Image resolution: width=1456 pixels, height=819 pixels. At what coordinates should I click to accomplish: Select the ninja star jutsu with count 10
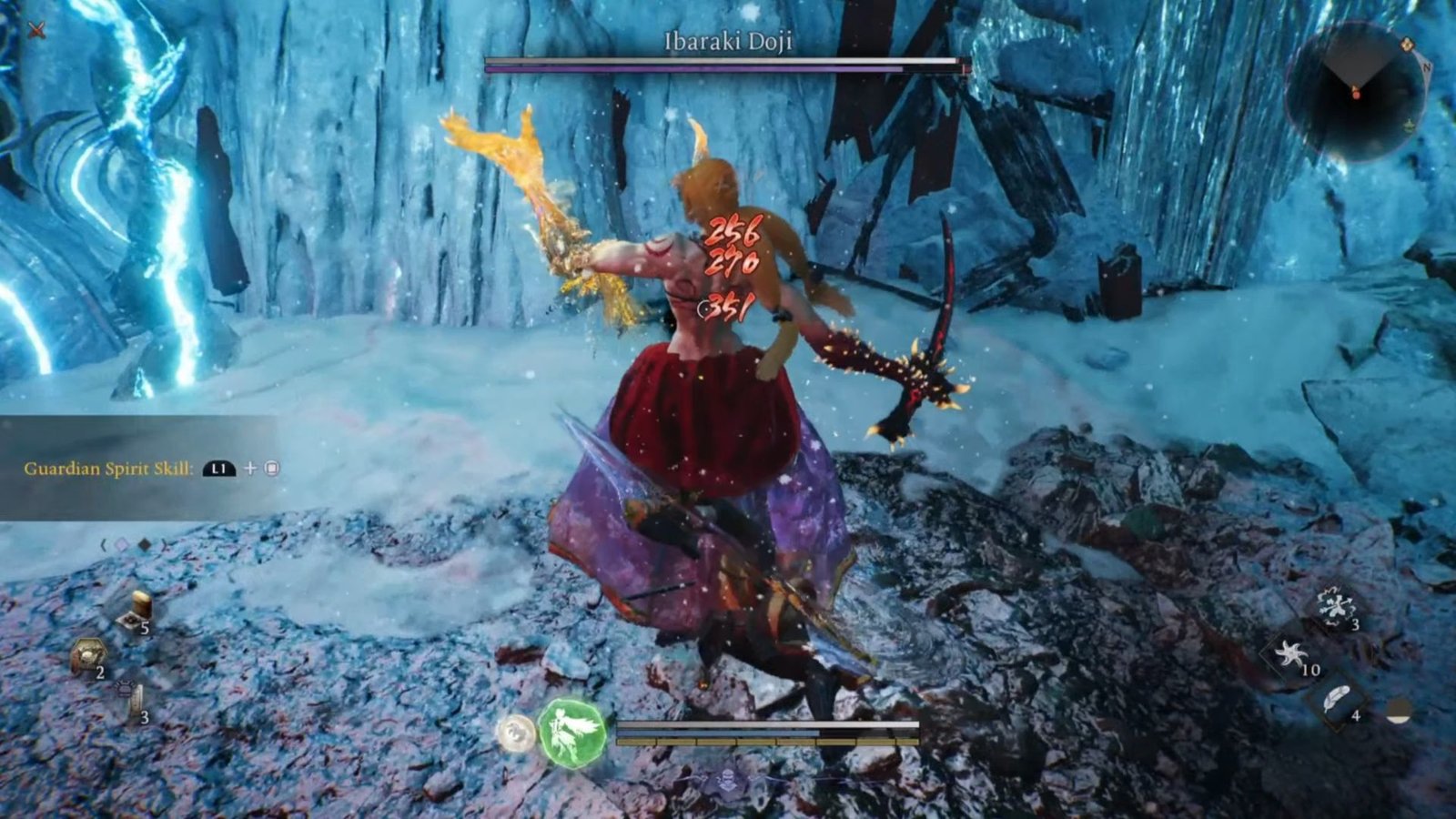pos(1292,653)
